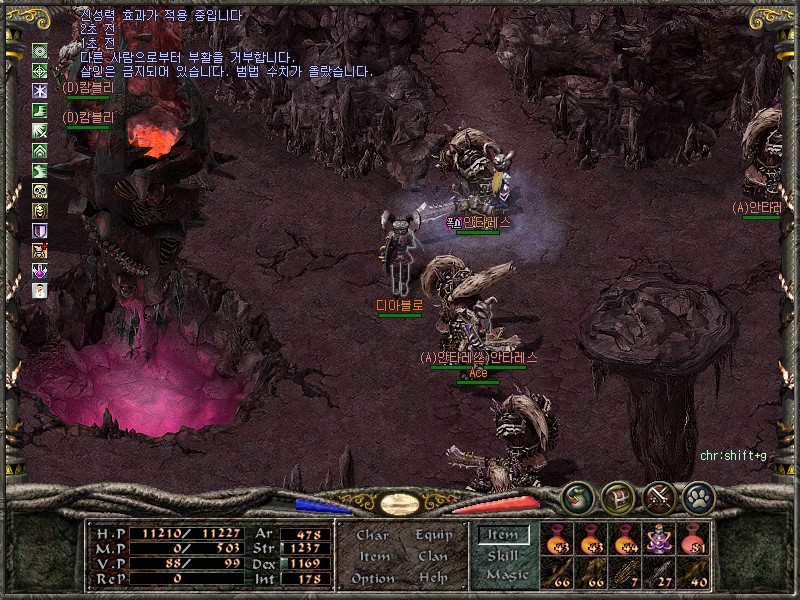Use the orange potion with count 44
Viewport: 800px width, 600px height.
tap(626, 539)
